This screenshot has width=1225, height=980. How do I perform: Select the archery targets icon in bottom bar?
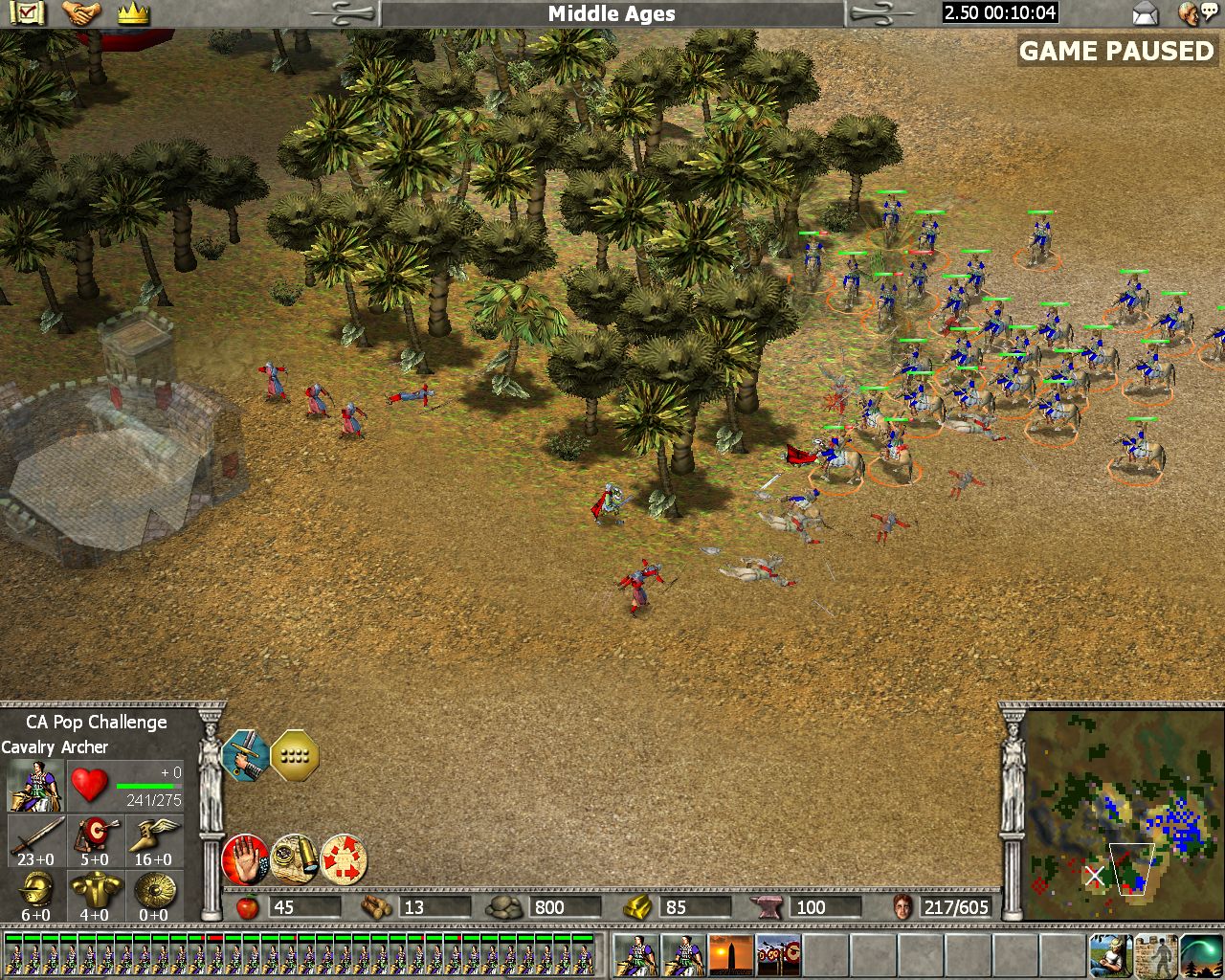click(778, 955)
